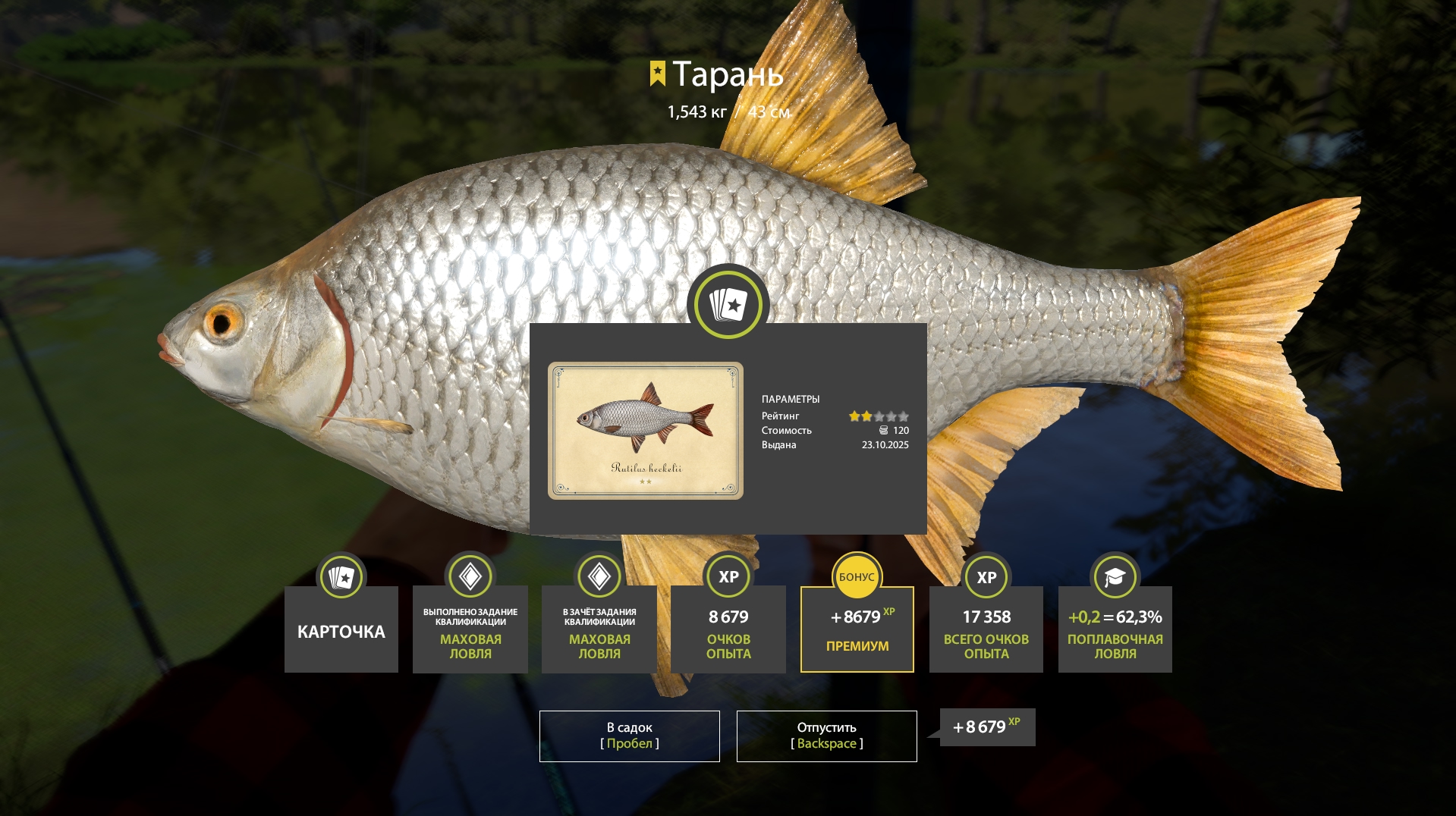Select the В зачёт задания квалификации tile

click(599, 629)
